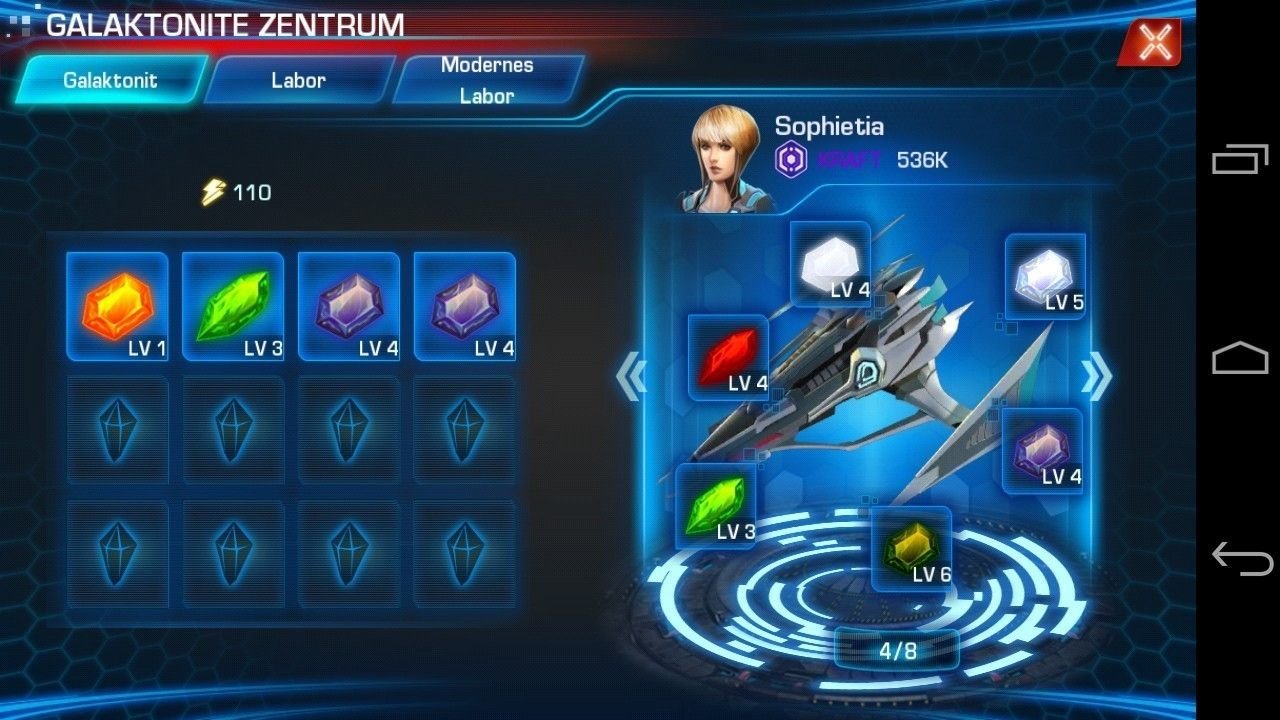The width and height of the screenshot is (1280, 720).
Task: Tap the Android home button
Action: click(x=1240, y=358)
